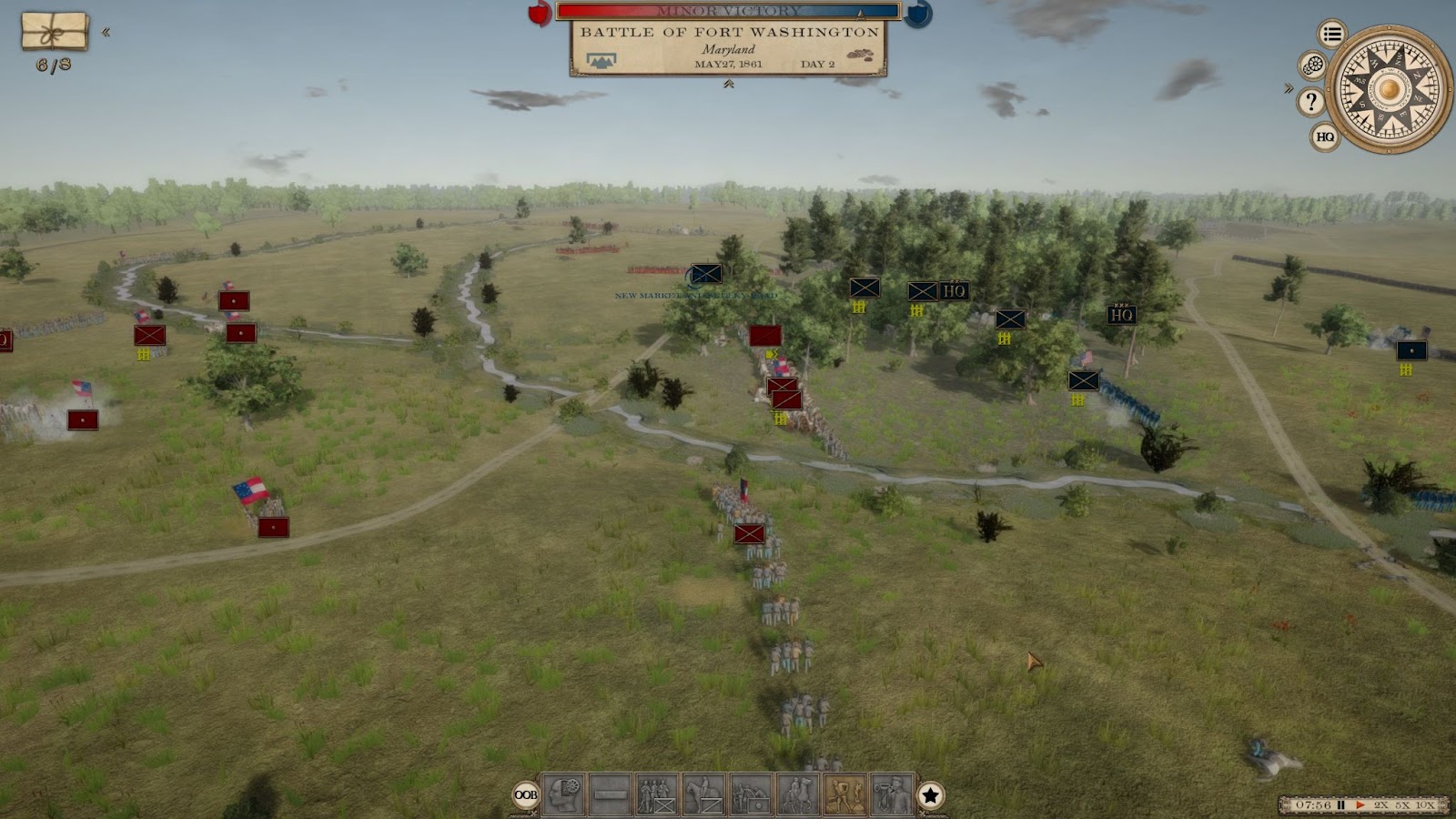Select the mounted flag bearer icon
The height and width of the screenshot is (819, 1456).
coord(798,794)
